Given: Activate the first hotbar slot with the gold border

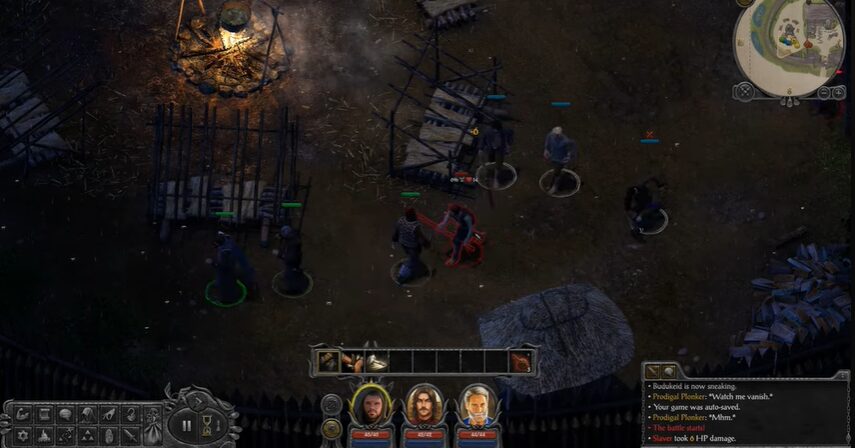Looking at the screenshot, I should [329, 361].
